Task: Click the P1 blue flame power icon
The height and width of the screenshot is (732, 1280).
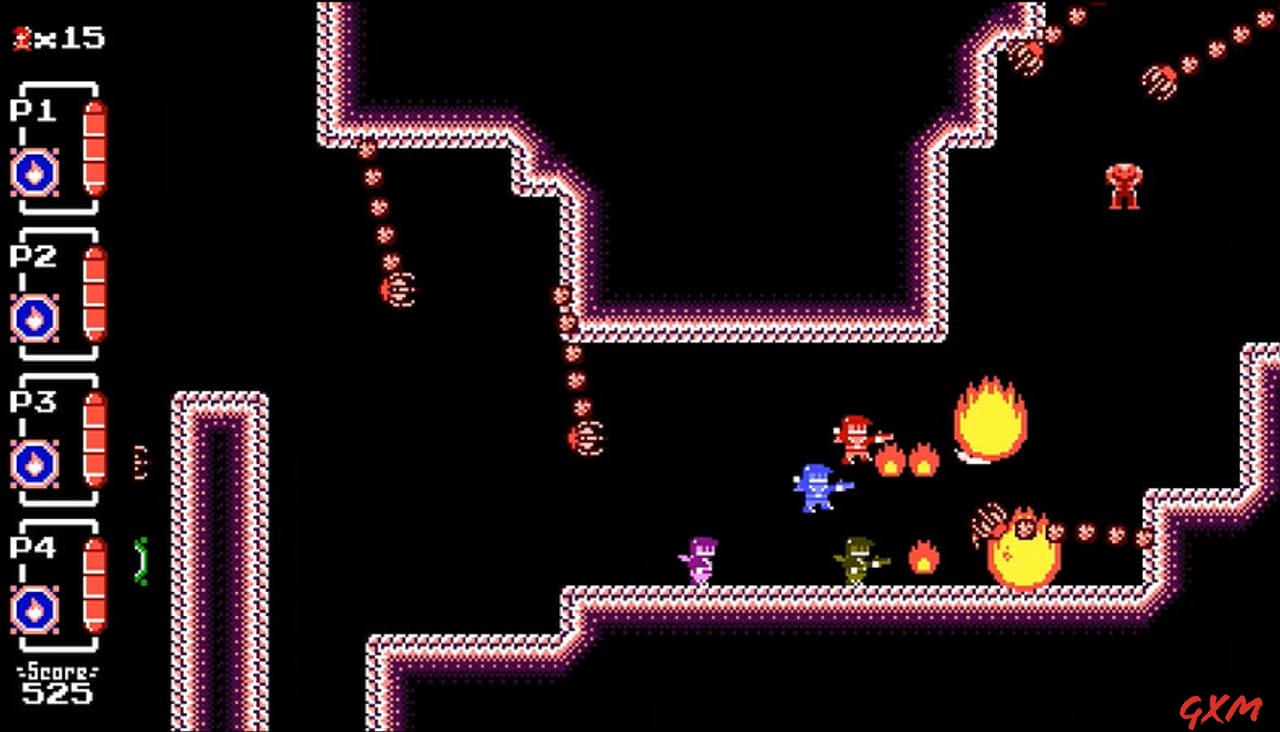Action: (x=35, y=172)
